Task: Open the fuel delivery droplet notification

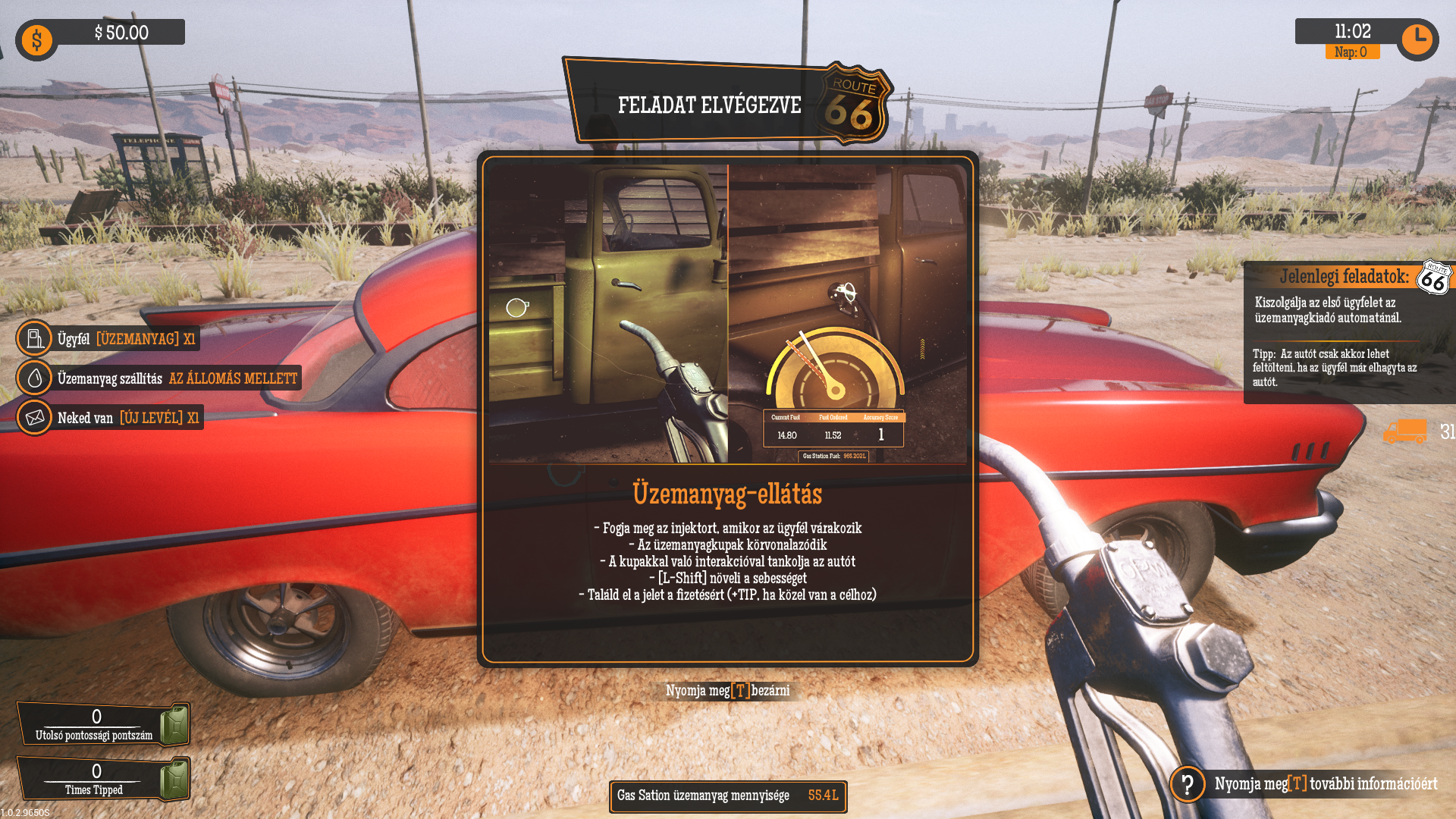Action: pyautogui.click(x=35, y=378)
